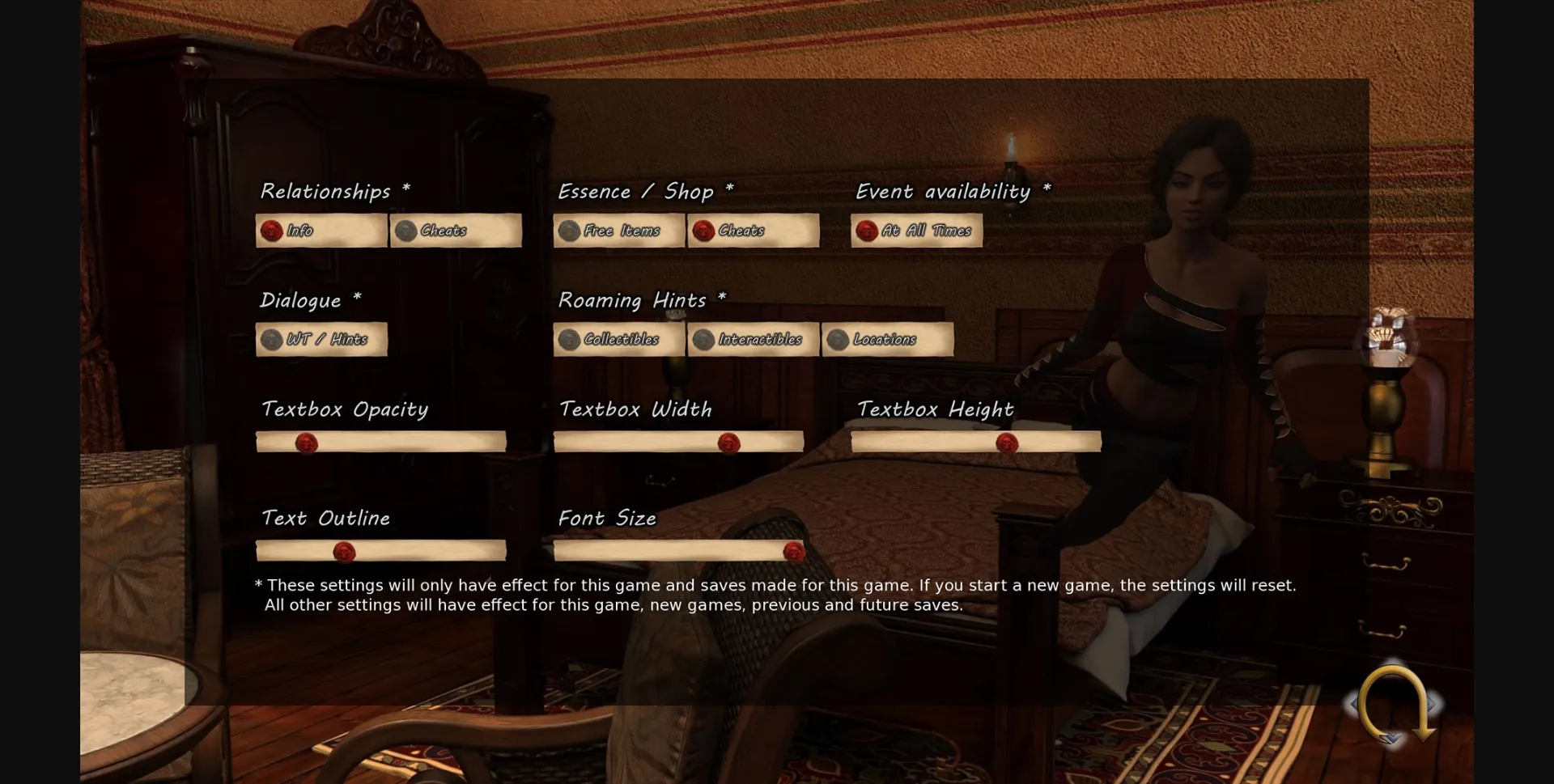Click the Textbox Opacity slider handle
Screen dimensions: 1554x784
pyautogui.click(x=308, y=442)
